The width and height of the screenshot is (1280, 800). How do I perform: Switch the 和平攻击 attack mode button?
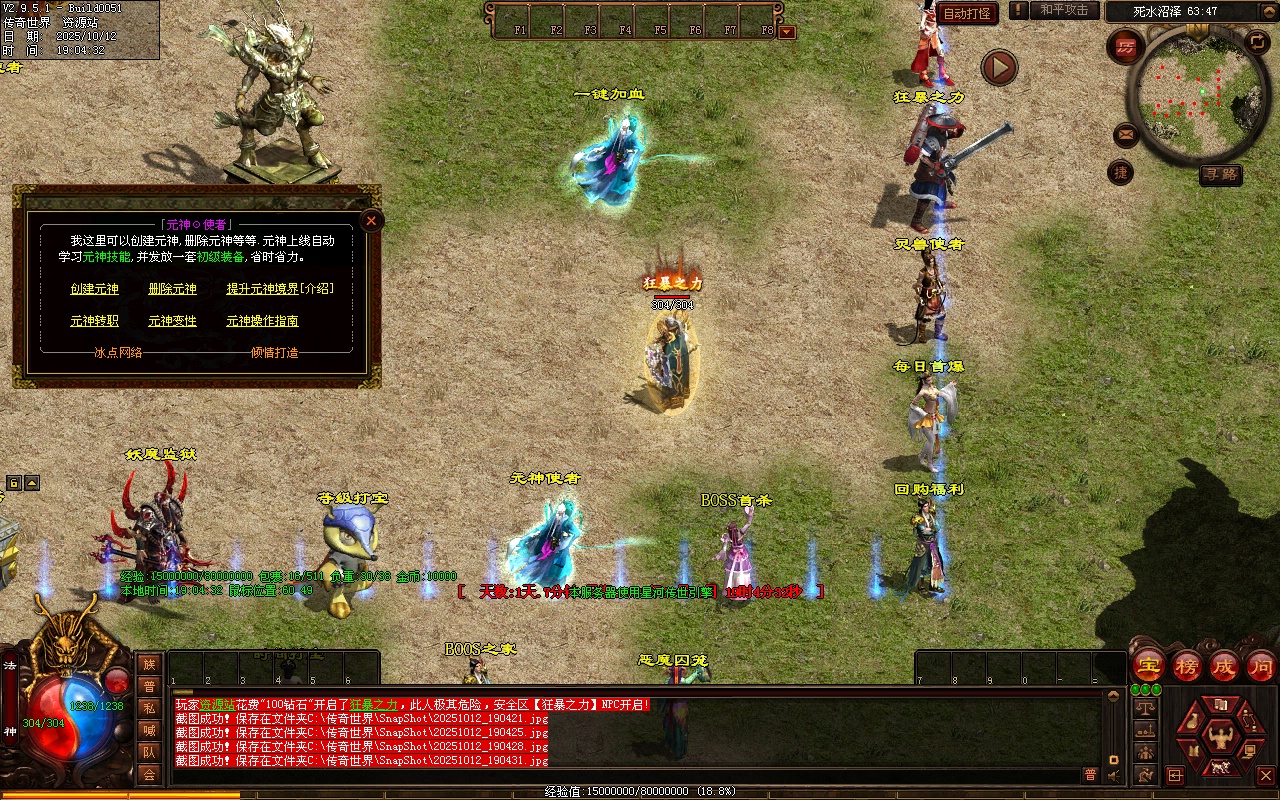pos(1064,10)
